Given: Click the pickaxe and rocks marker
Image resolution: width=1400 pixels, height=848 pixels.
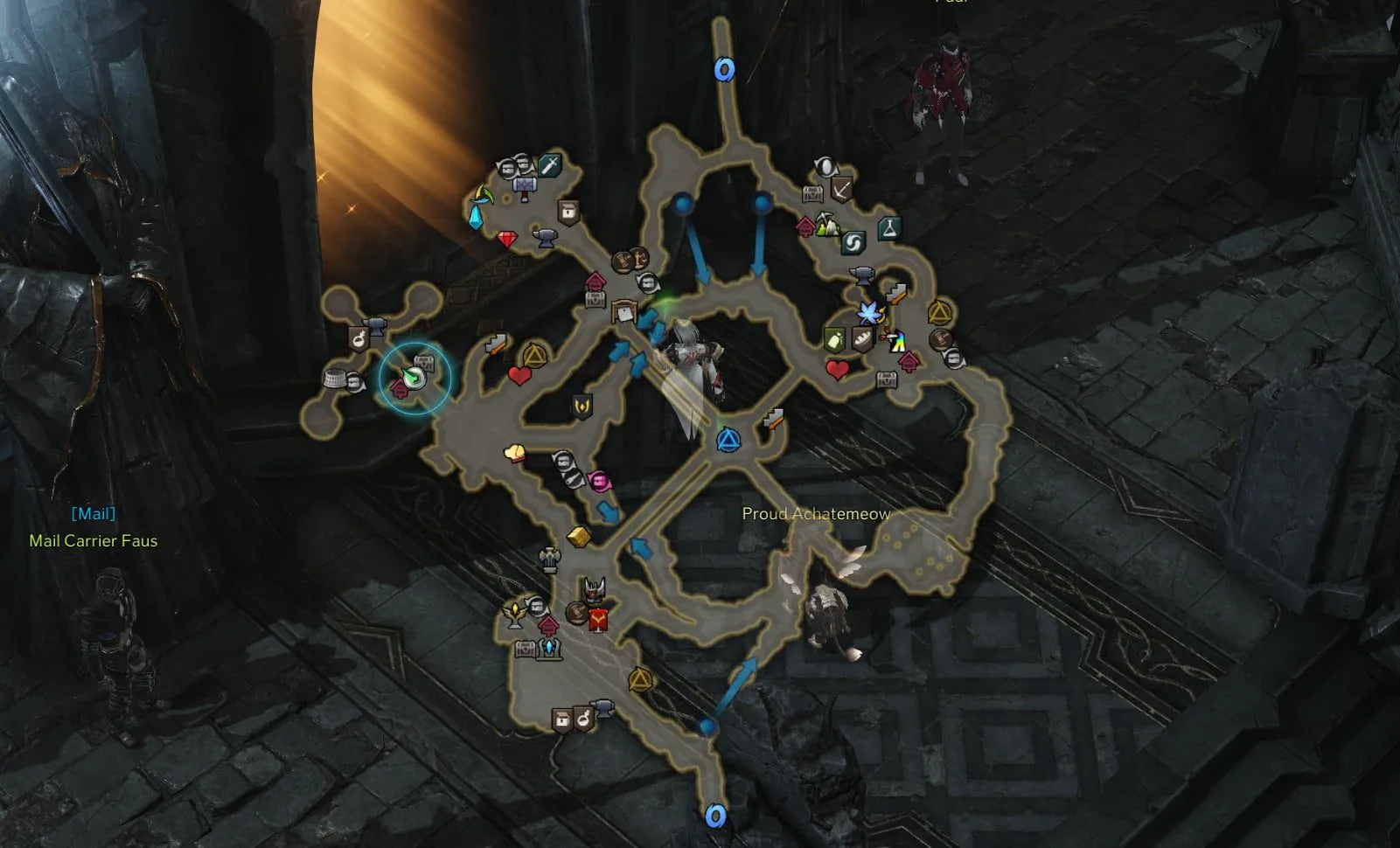Looking at the screenshot, I should (x=828, y=226).
